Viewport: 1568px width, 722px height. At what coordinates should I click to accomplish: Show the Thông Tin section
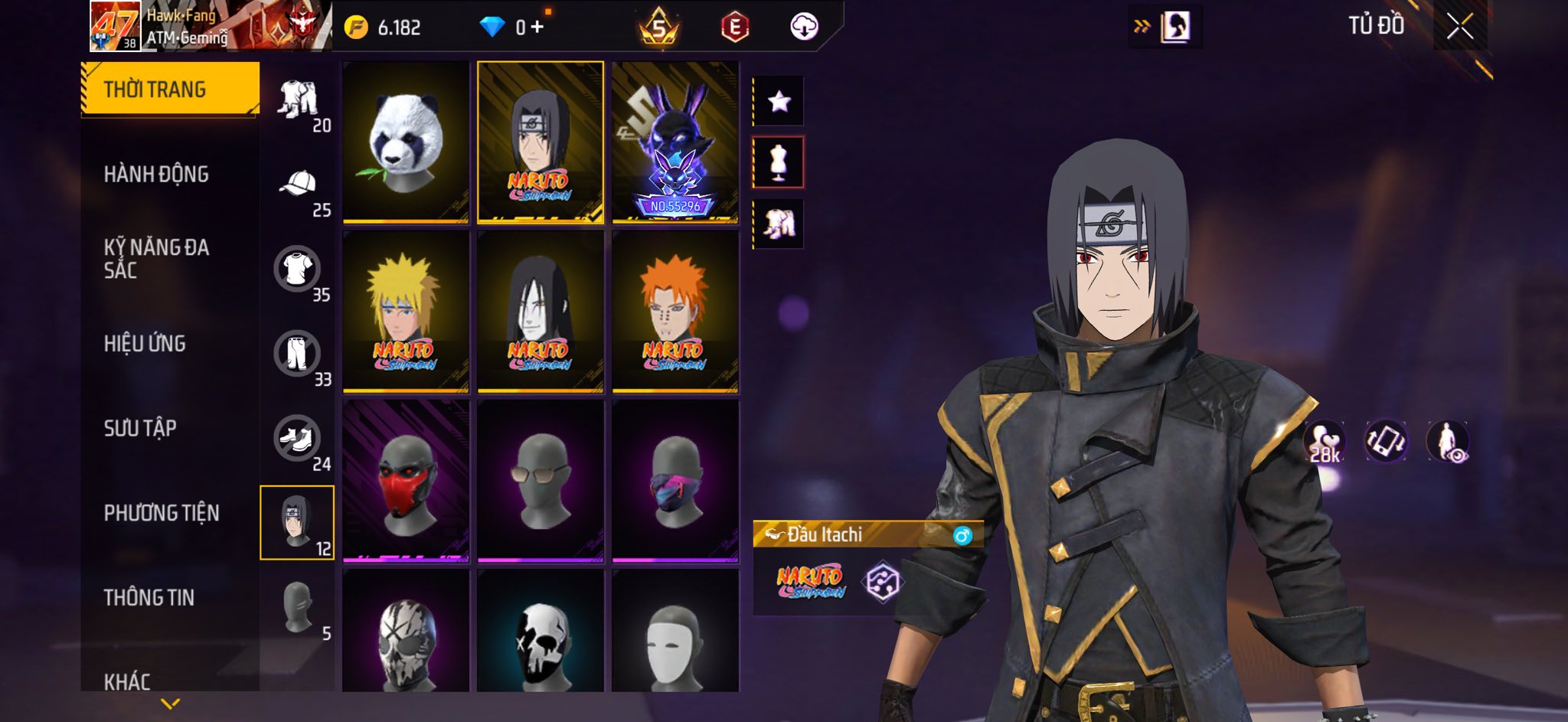point(149,597)
